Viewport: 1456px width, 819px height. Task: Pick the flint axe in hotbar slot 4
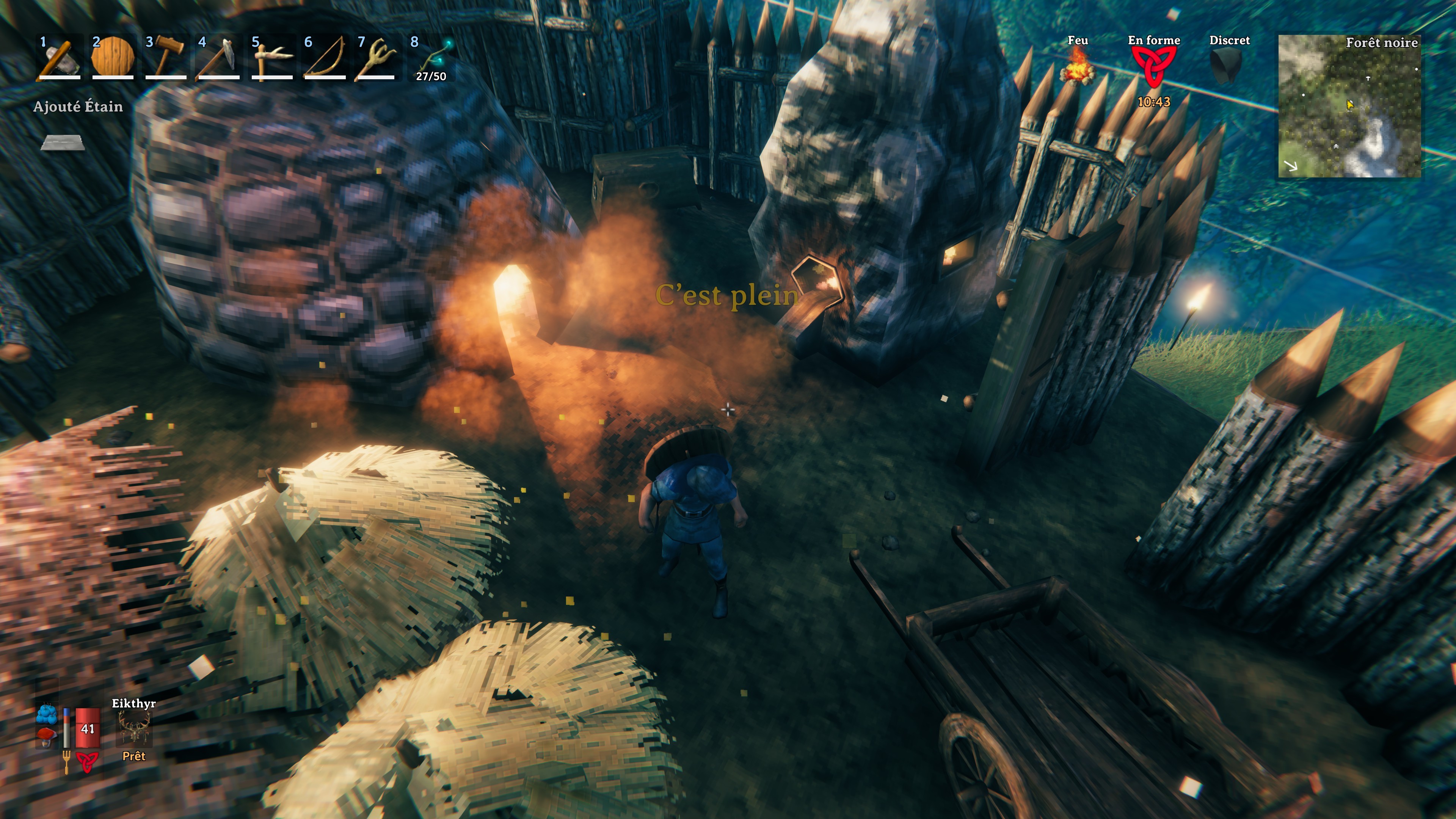[x=220, y=56]
